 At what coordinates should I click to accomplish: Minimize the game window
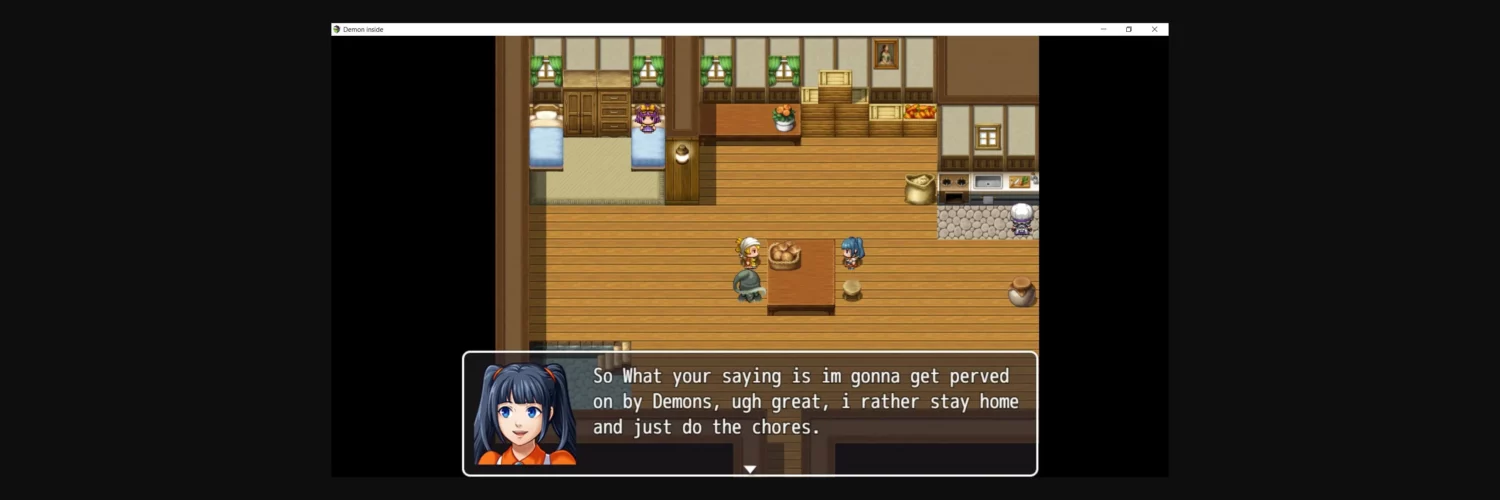tap(1103, 30)
